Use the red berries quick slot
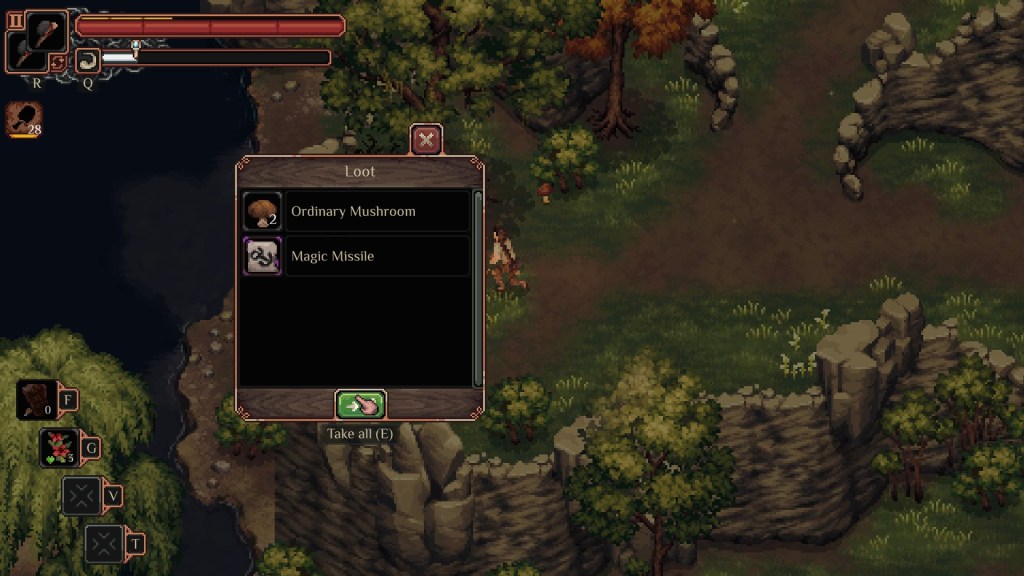Image resolution: width=1024 pixels, height=576 pixels. click(x=60, y=448)
